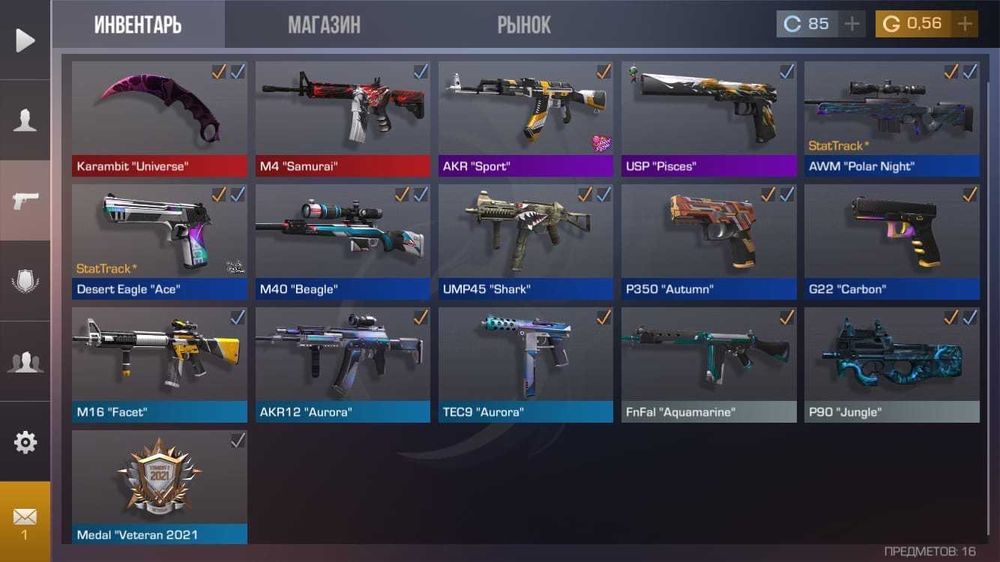1000x562 pixels.
Task: Select the UMP45 "Shark" skin
Action: pos(525,241)
